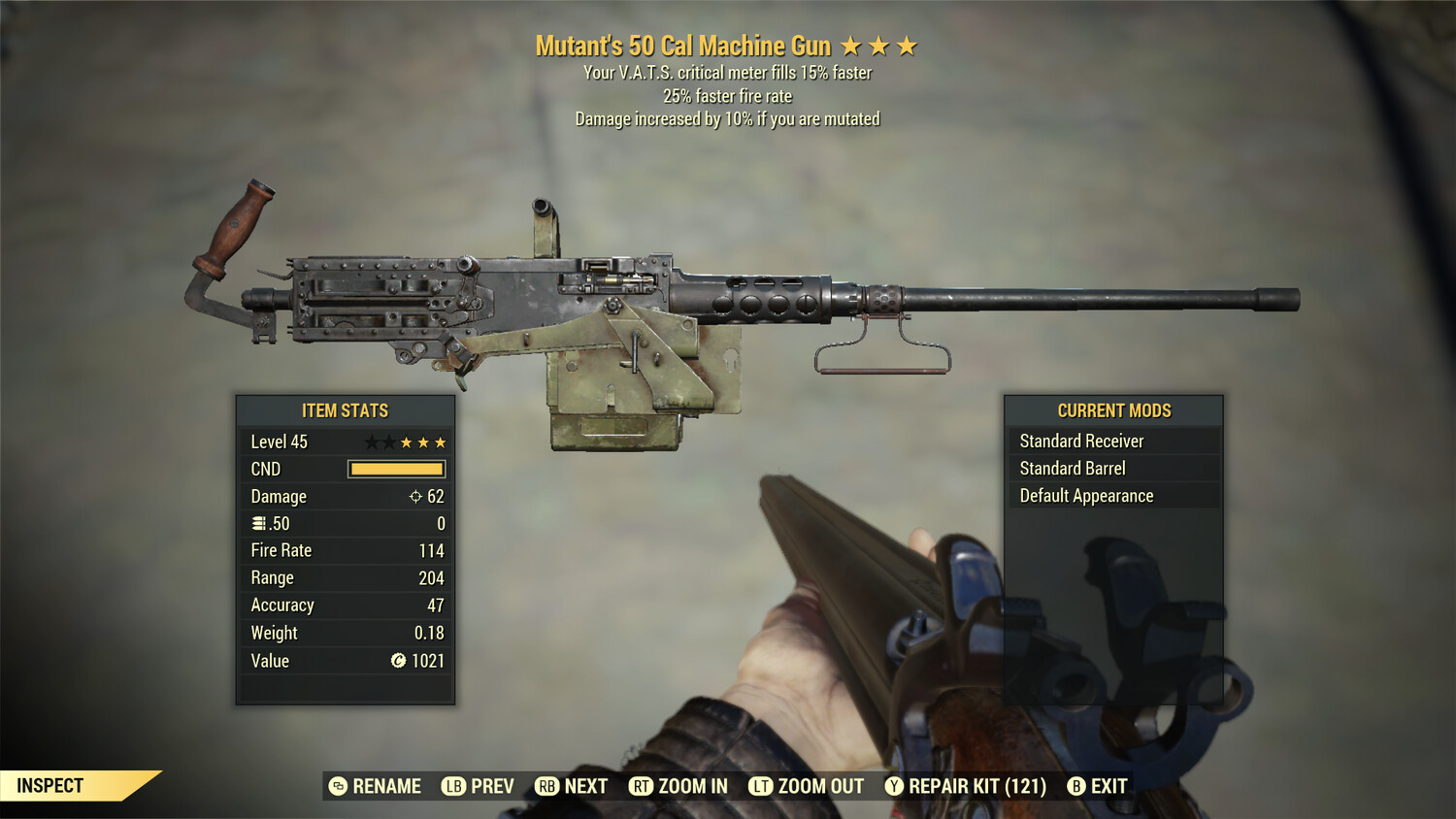Select the RT glyph next to ZOOM IN
1456x819 pixels.
(644, 786)
